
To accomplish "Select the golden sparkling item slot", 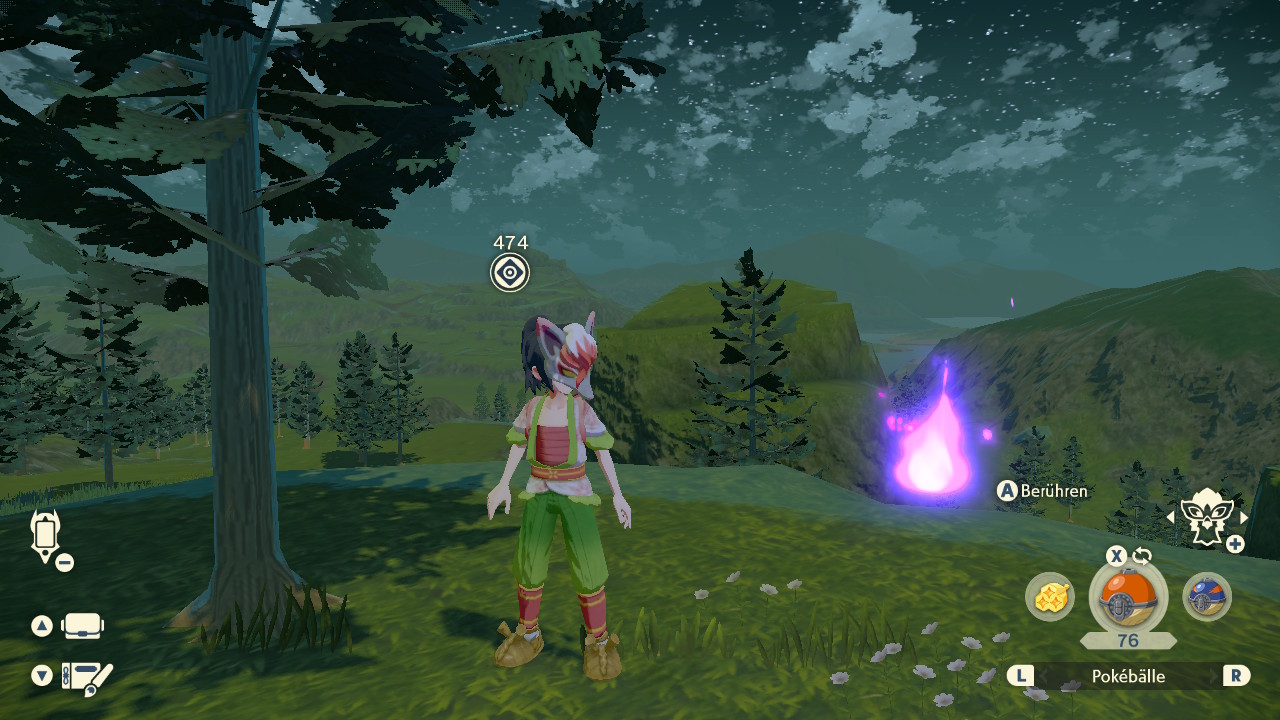I will coord(1050,597).
